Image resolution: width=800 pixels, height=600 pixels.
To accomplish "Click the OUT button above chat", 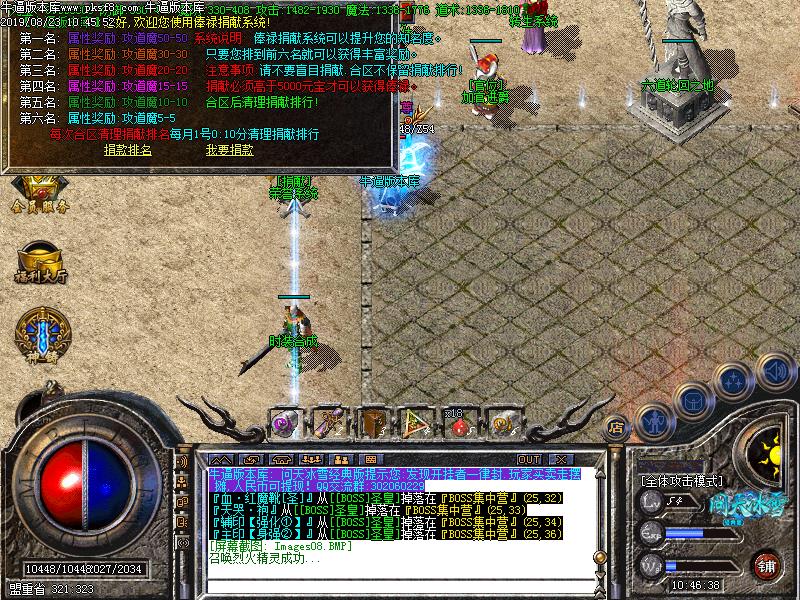I will click(x=529, y=457).
